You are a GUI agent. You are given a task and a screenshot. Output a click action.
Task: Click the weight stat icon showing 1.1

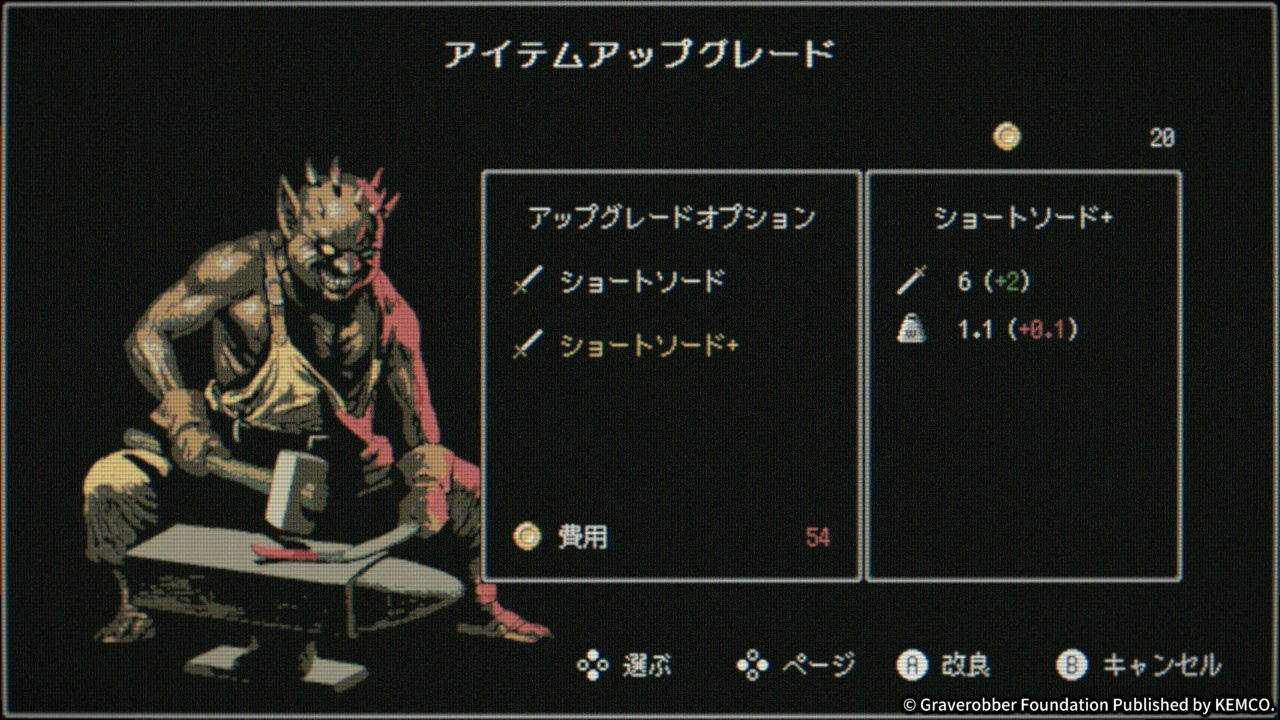click(x=913, y=328)
